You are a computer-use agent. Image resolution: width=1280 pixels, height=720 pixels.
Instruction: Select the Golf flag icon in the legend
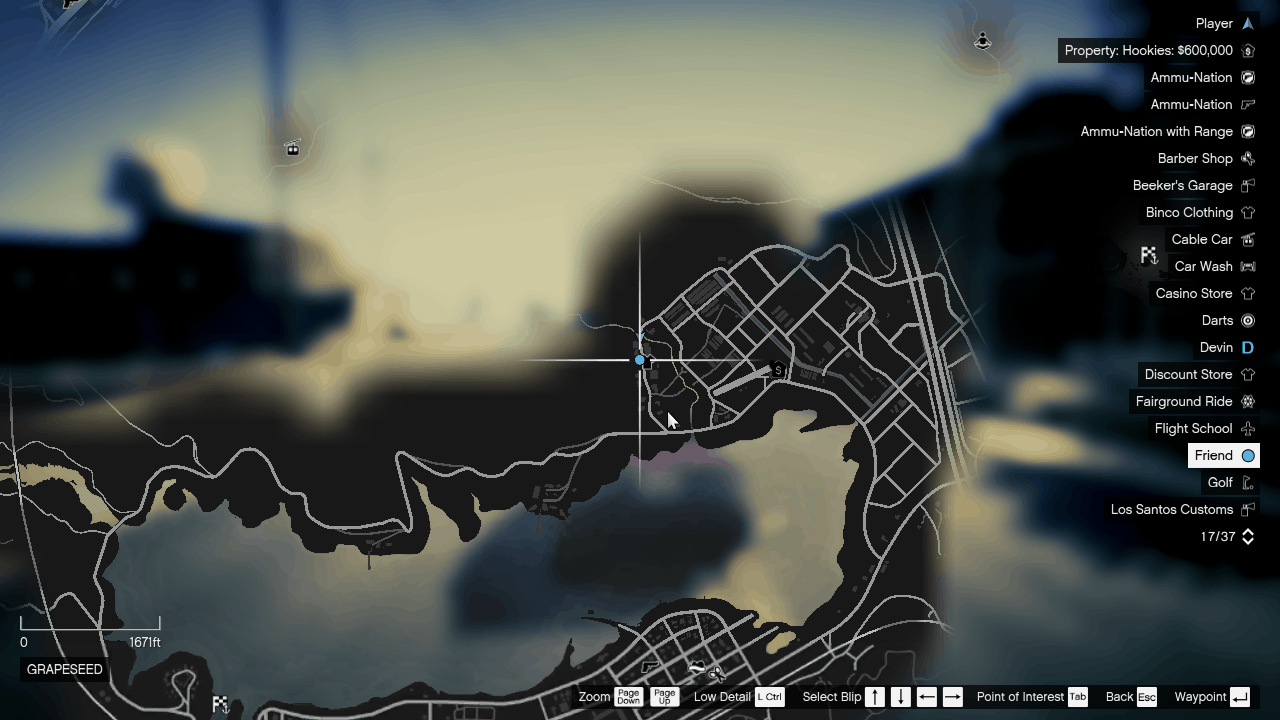click(x=1247, y=482)
